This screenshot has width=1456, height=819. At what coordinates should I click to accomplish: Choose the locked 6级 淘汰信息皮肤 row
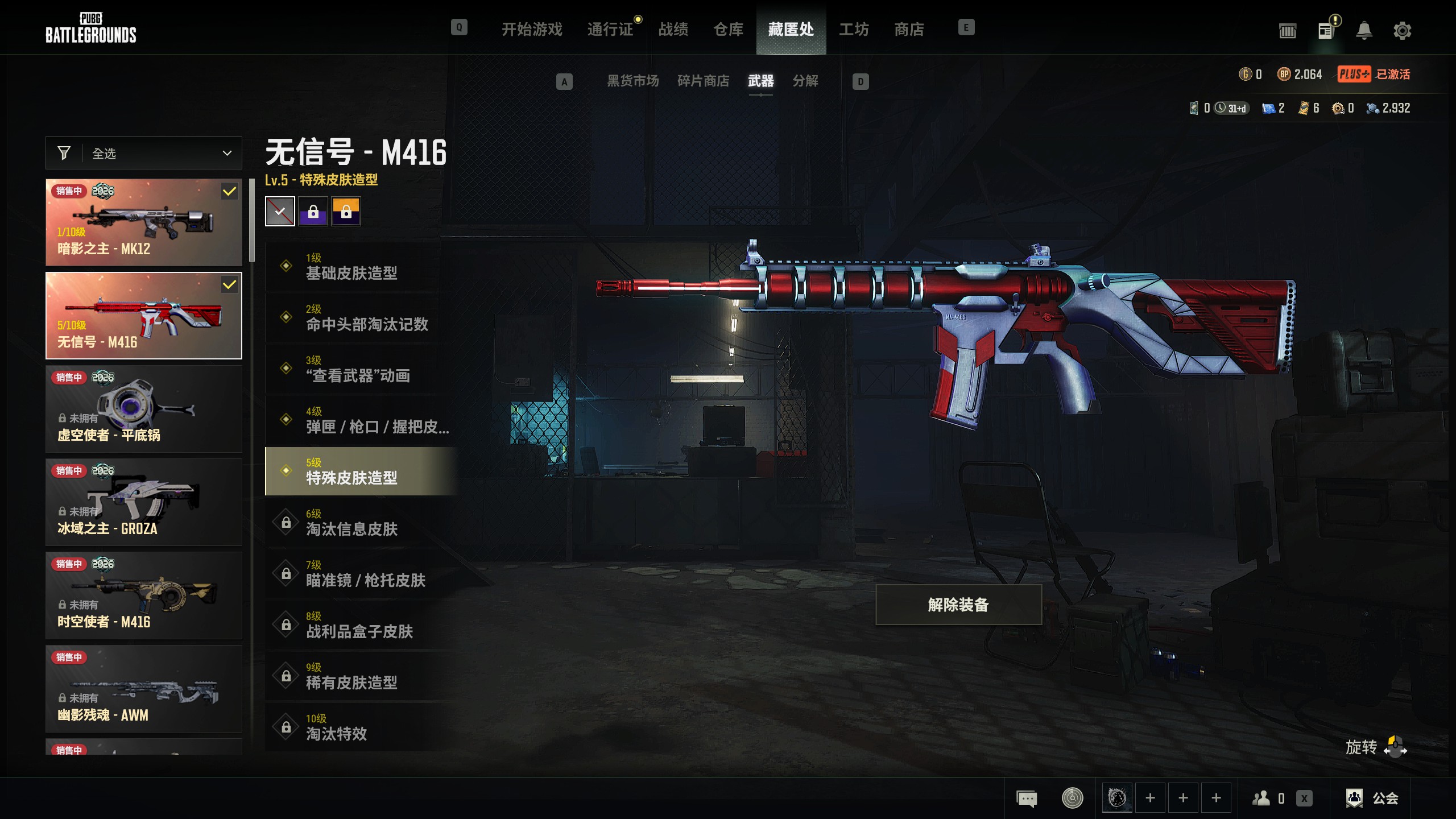(362, 523)
